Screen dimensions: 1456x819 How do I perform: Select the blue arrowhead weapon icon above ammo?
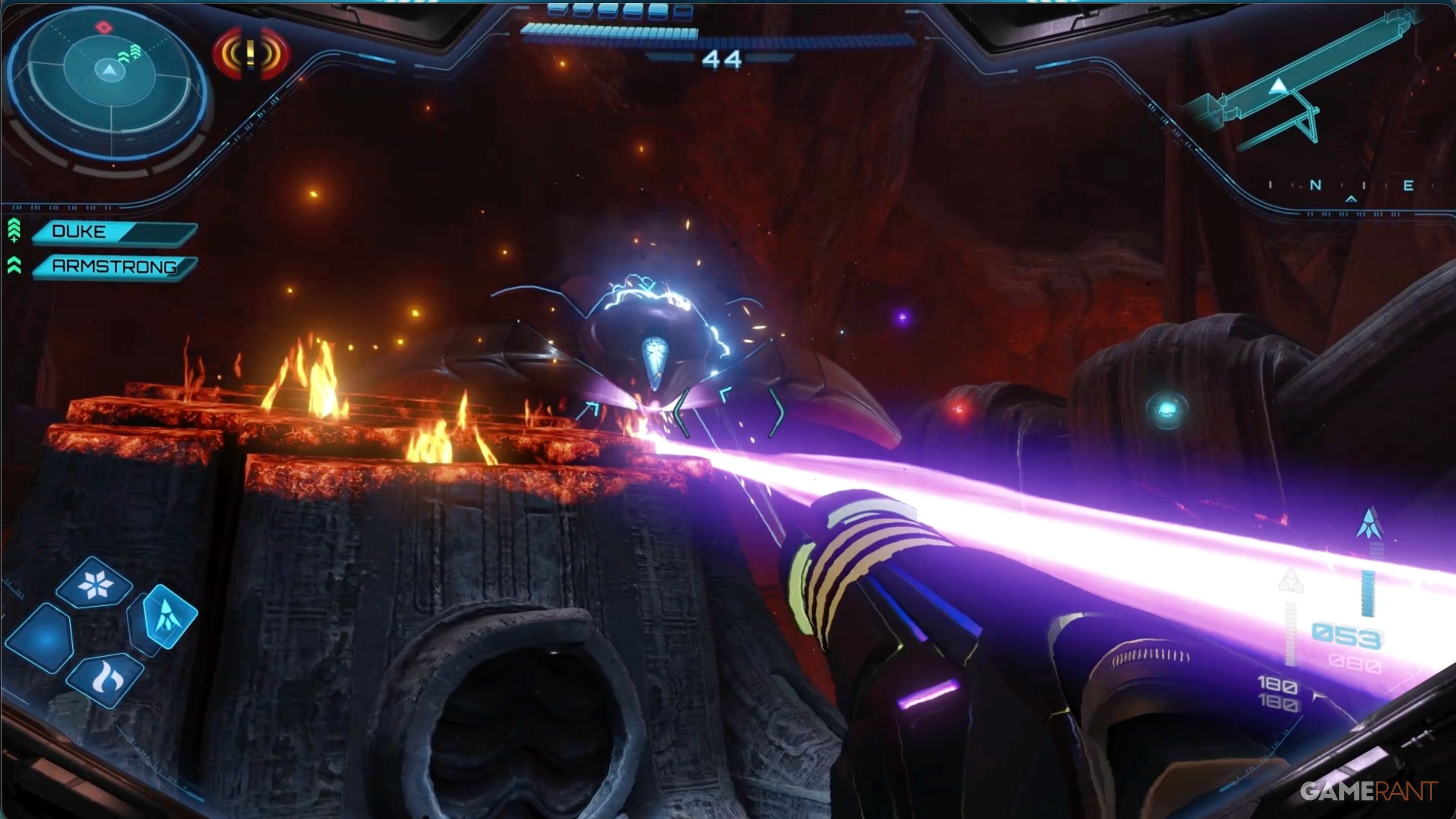(1369, 524)
